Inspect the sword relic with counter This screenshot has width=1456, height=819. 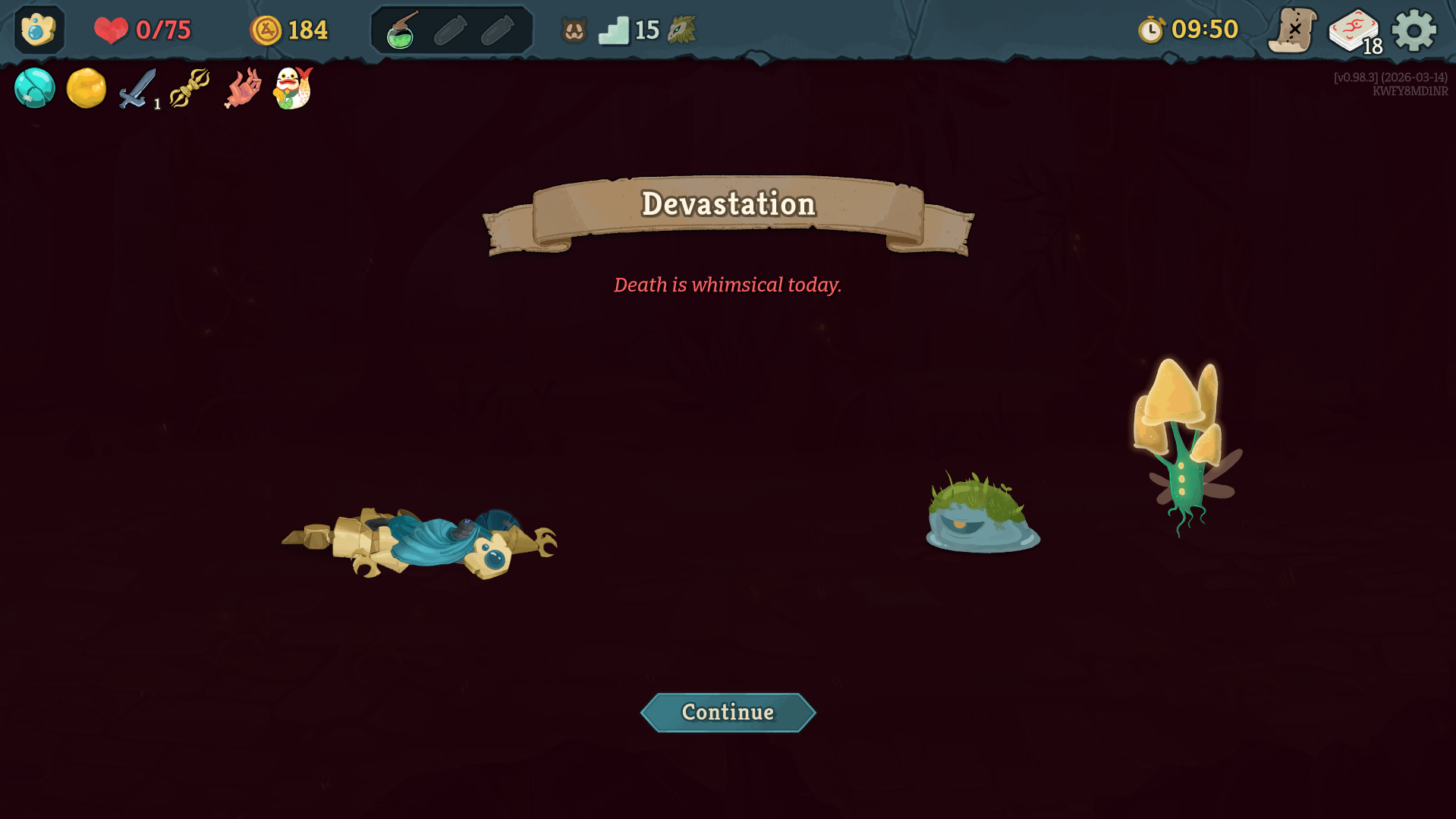click(x=137, y=89)
